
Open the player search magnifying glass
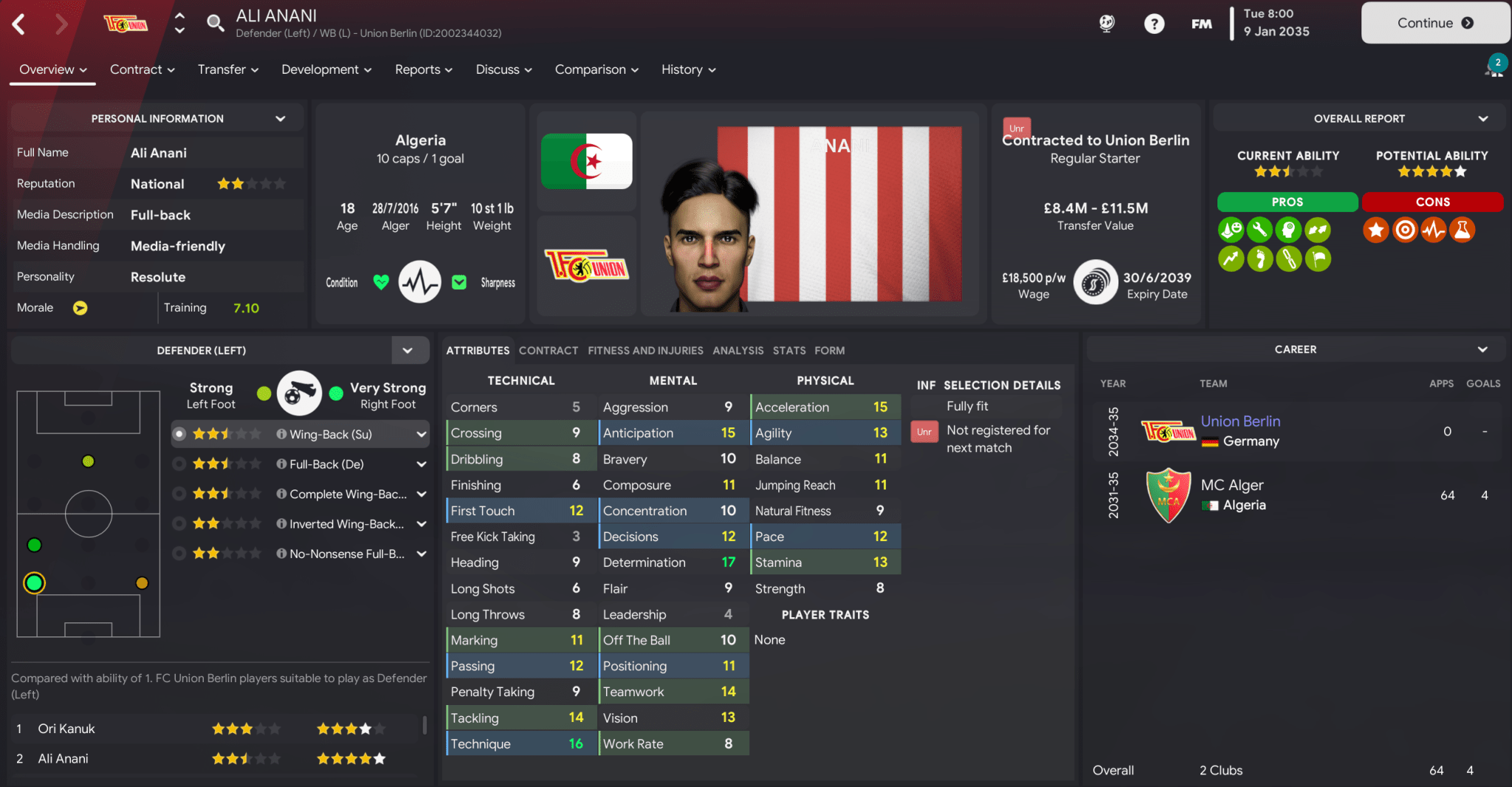[x=216, y=23]
